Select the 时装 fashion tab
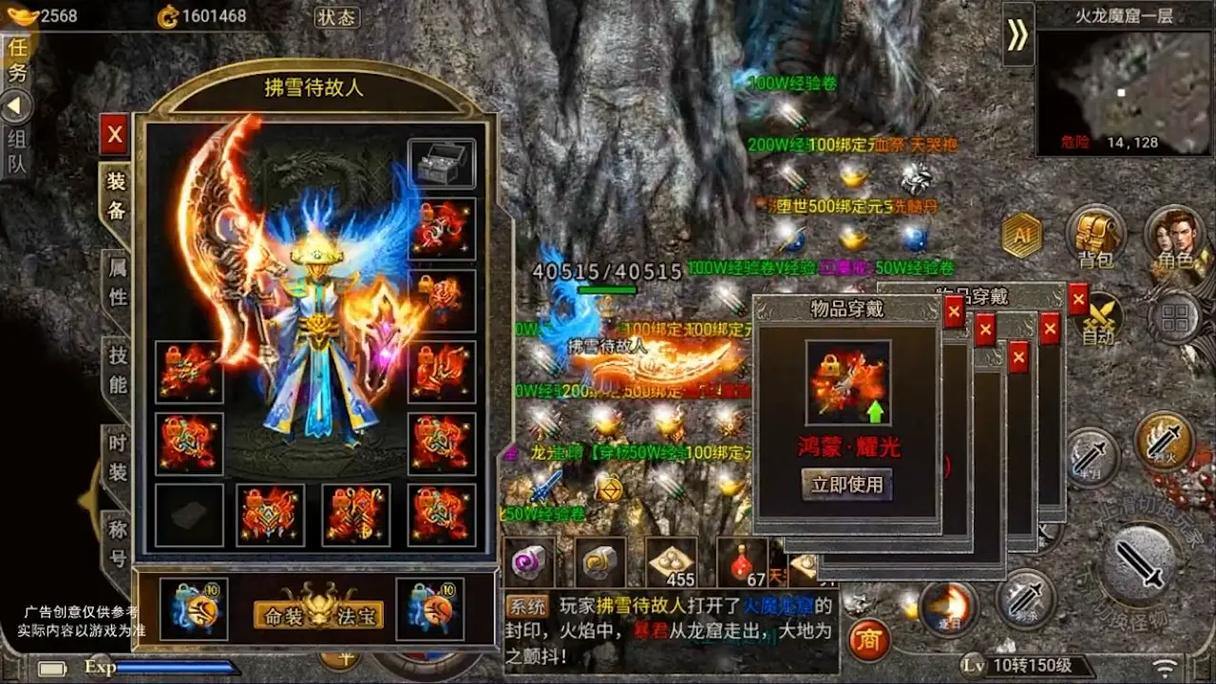Viewport: 1216px width, 684px height. coord(117,457)
